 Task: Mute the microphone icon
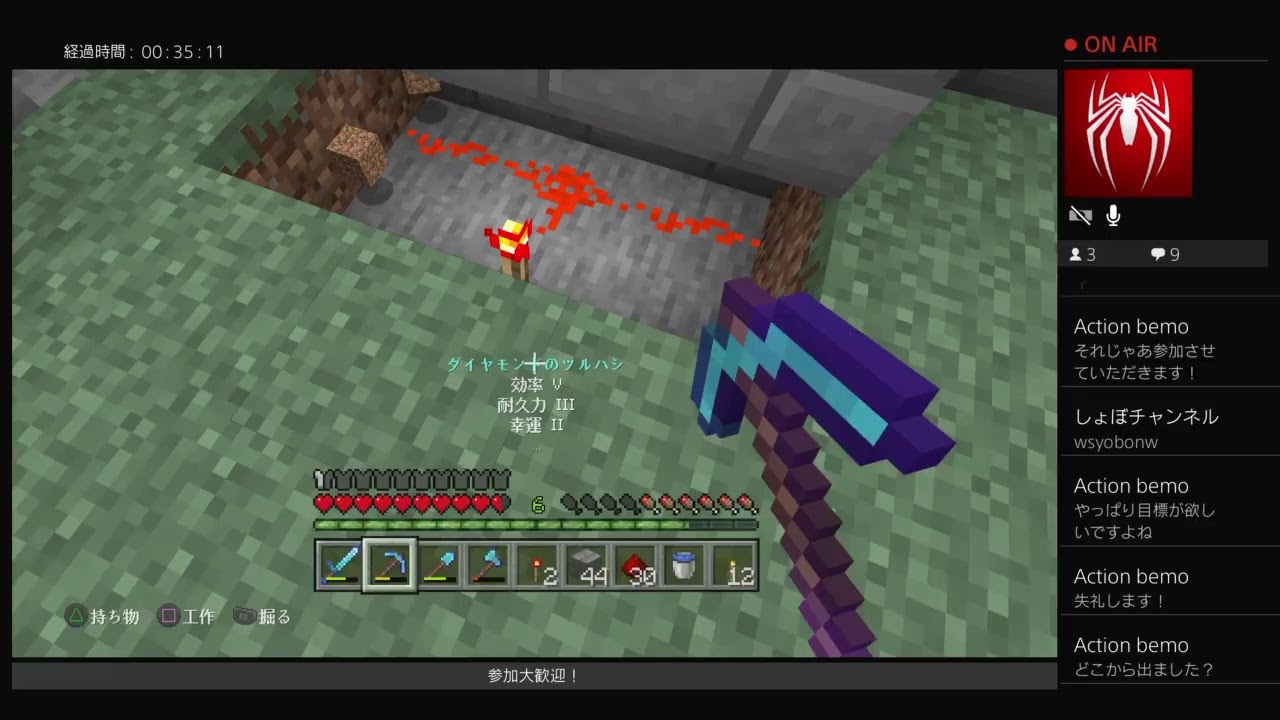pyautogui.click(x=1113, y=214)
